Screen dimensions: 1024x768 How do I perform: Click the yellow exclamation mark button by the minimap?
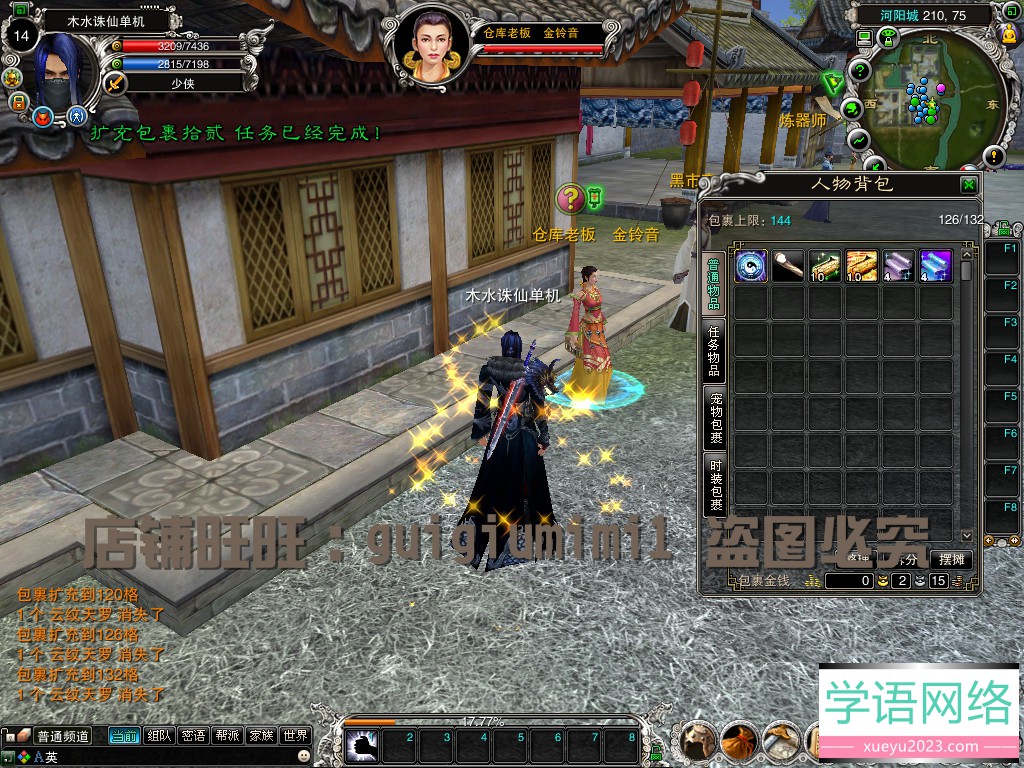(993, 155)
